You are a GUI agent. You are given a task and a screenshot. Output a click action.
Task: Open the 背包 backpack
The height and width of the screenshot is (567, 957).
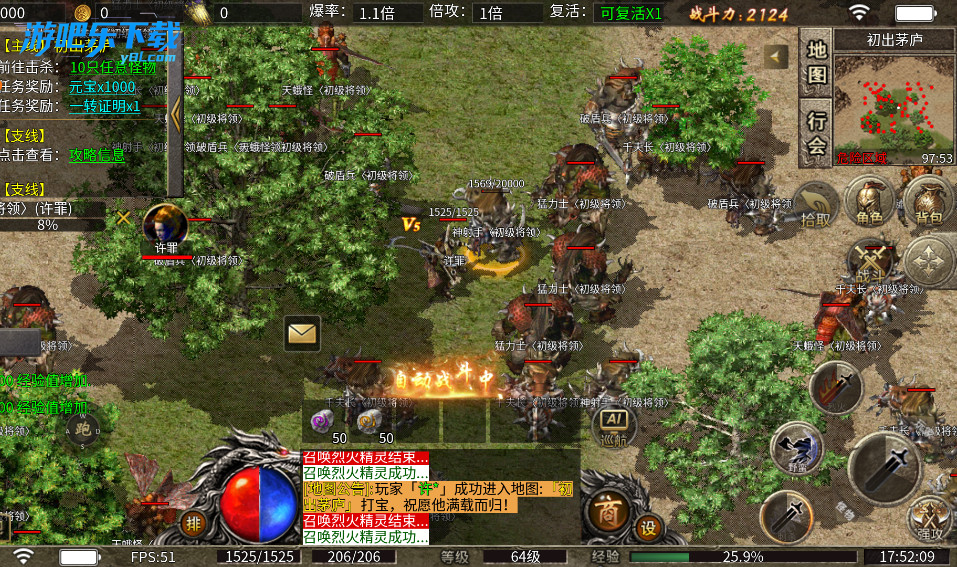click(929, 203)
